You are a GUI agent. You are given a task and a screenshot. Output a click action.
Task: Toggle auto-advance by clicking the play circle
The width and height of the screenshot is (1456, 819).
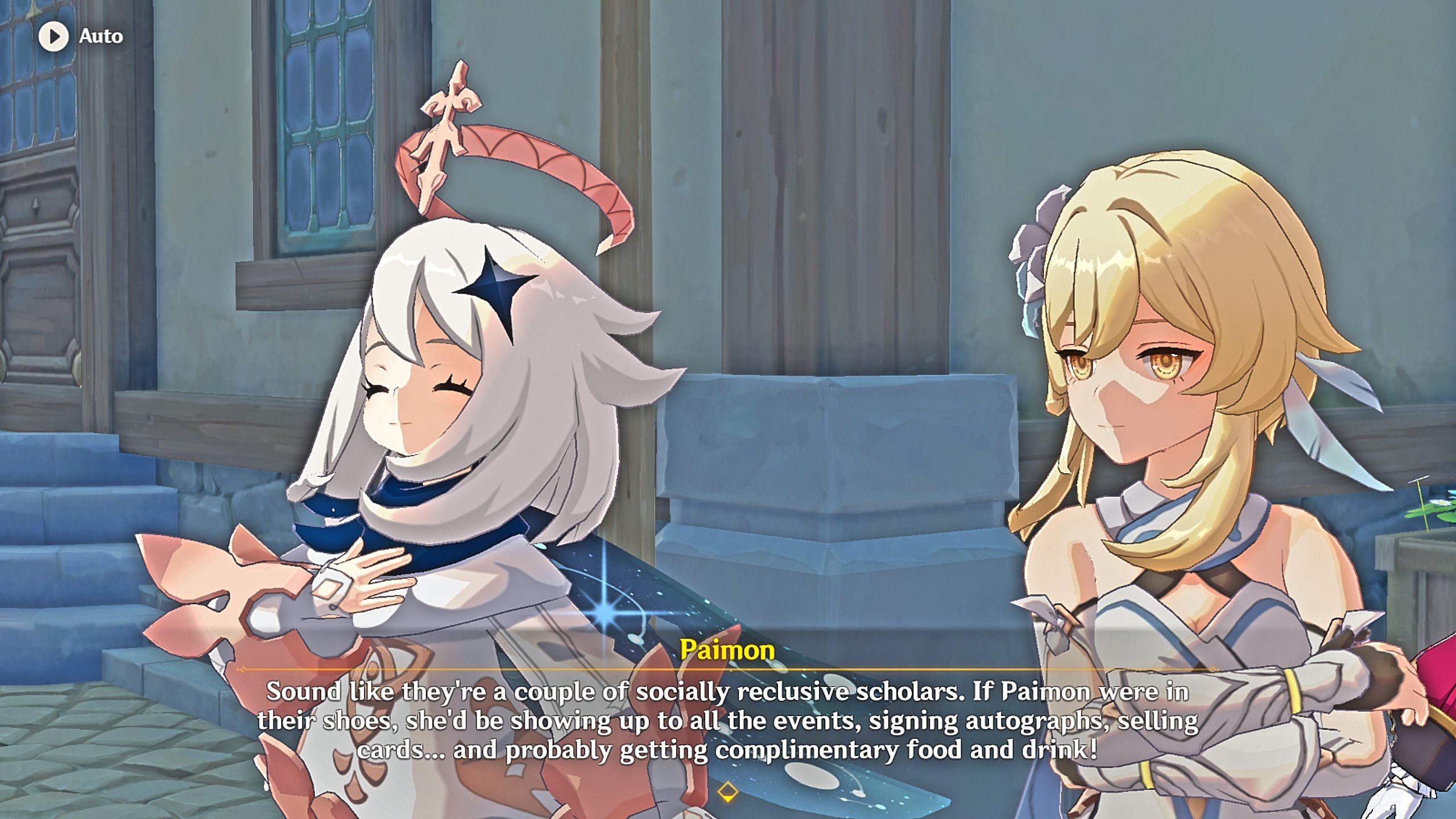(x=55, y=36)
